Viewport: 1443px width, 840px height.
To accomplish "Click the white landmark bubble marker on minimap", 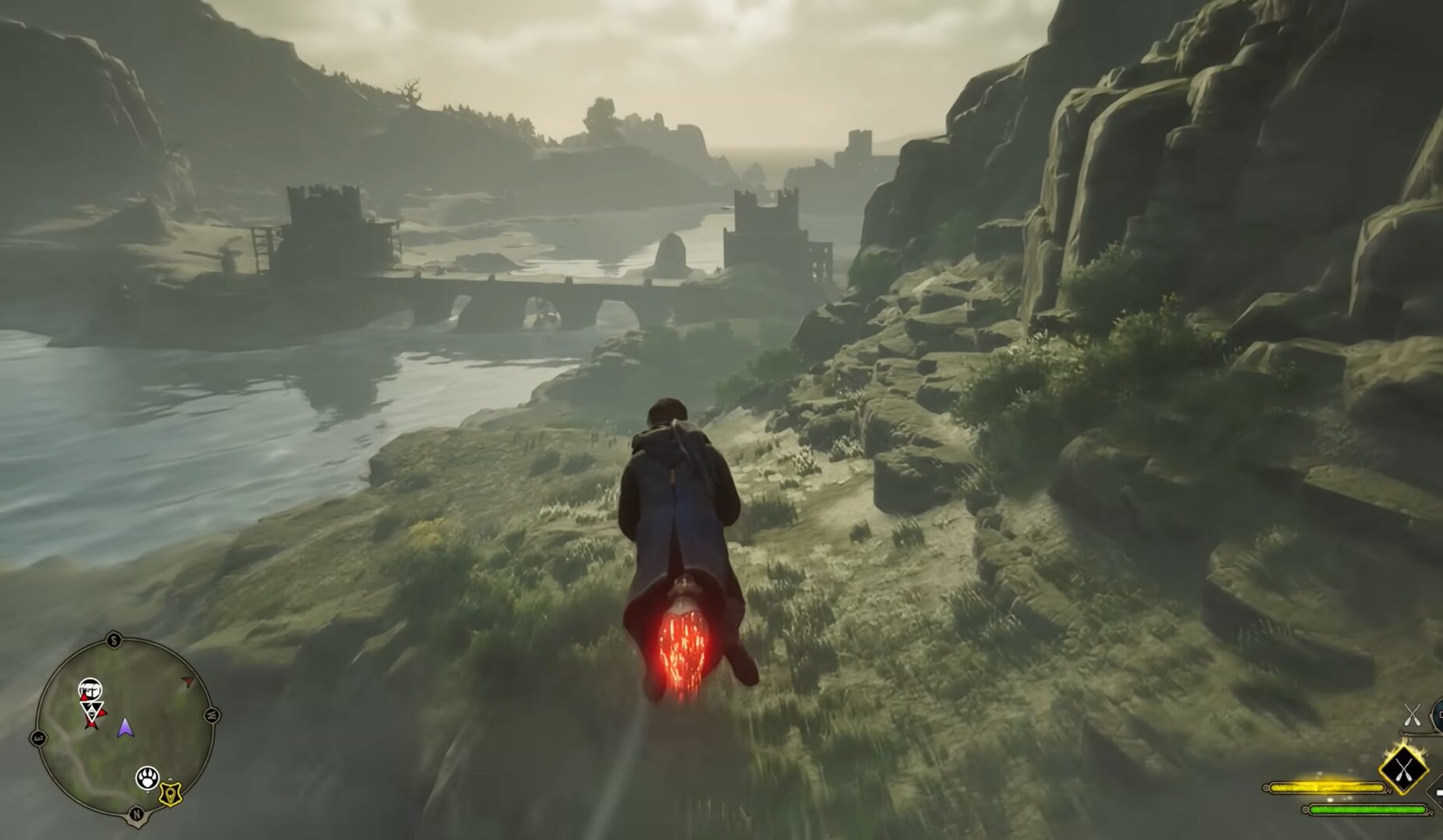I will 91,687.
